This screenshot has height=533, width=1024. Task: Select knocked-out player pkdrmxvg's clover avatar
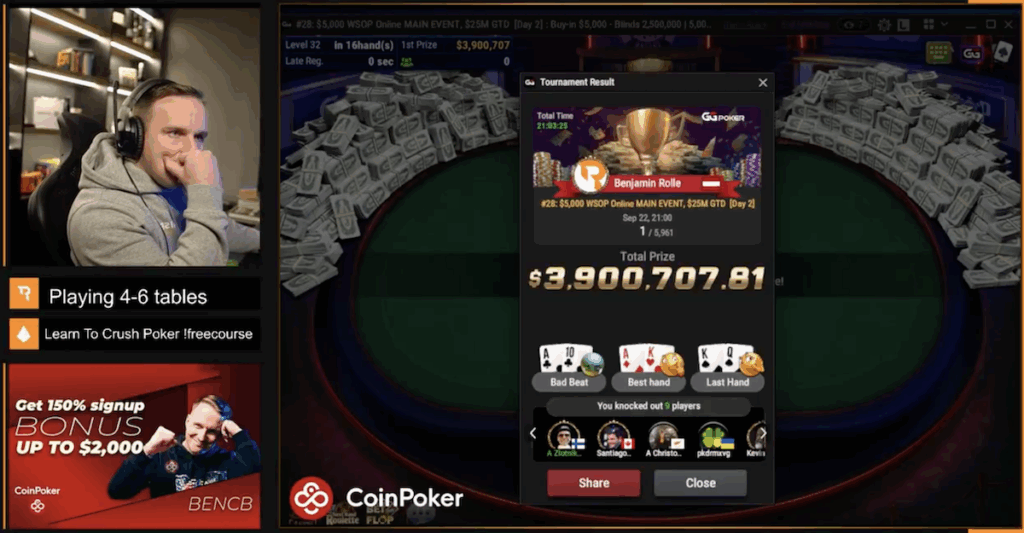click(x=712, y=437)
